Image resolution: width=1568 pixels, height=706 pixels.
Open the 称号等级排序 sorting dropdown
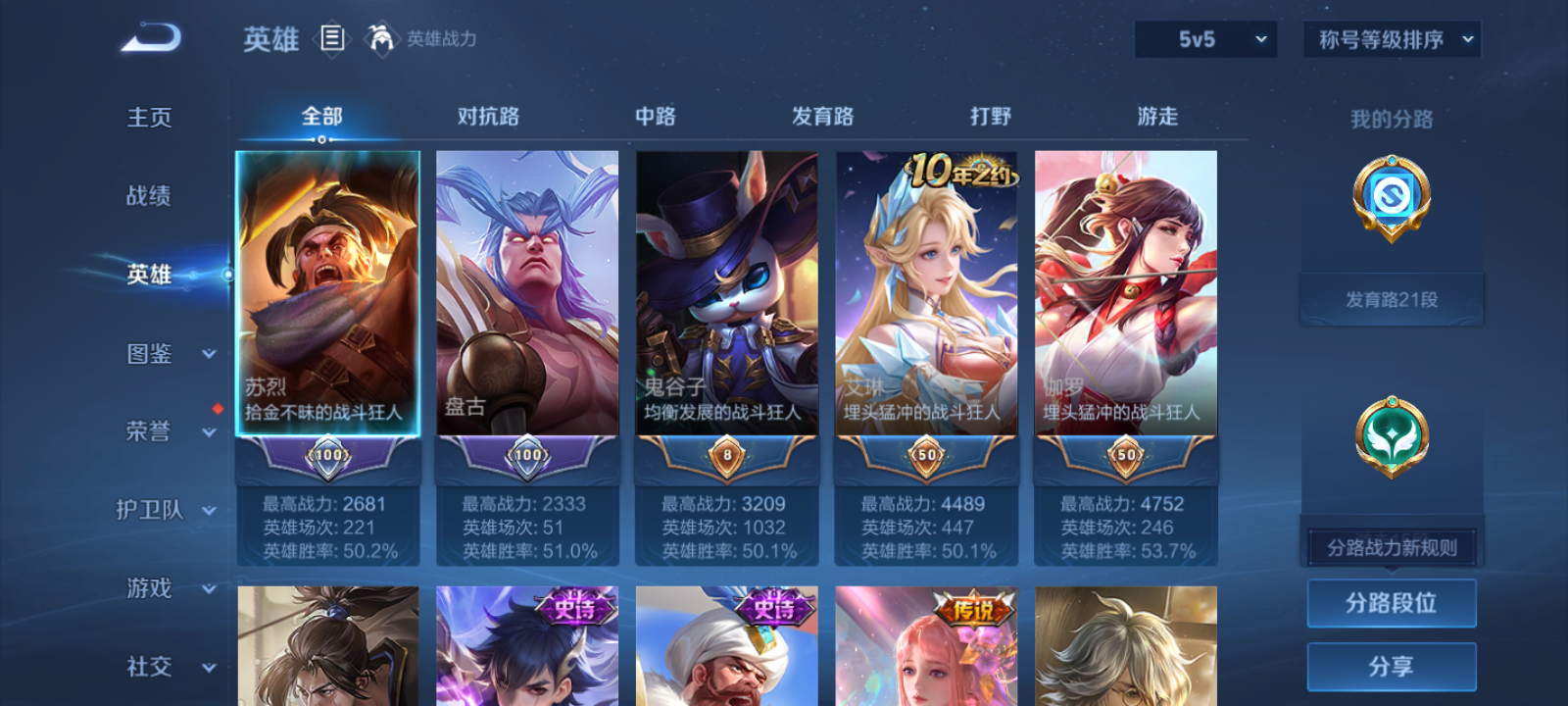(1390, 40)
